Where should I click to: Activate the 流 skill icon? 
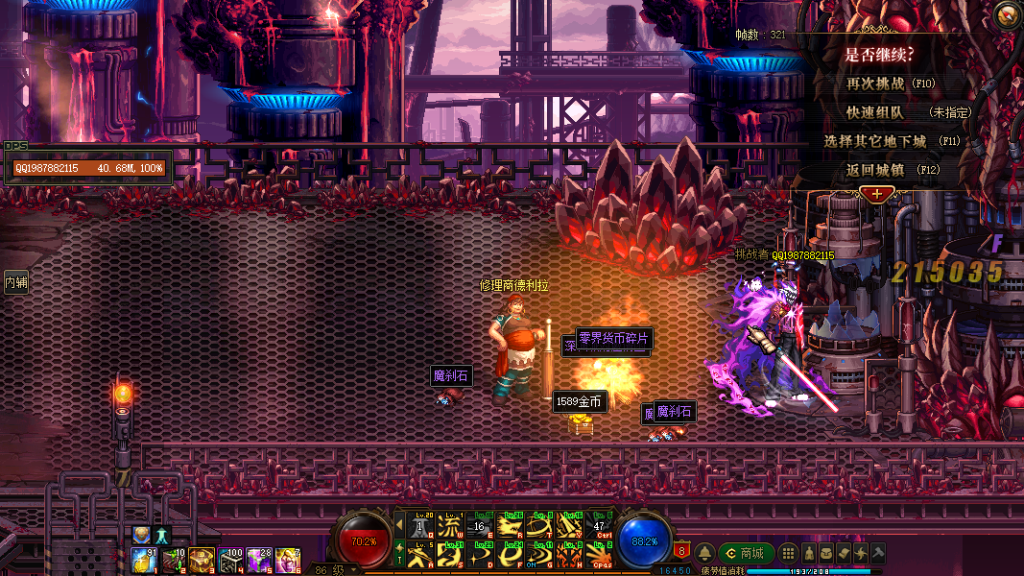click(x=450, y=526)
